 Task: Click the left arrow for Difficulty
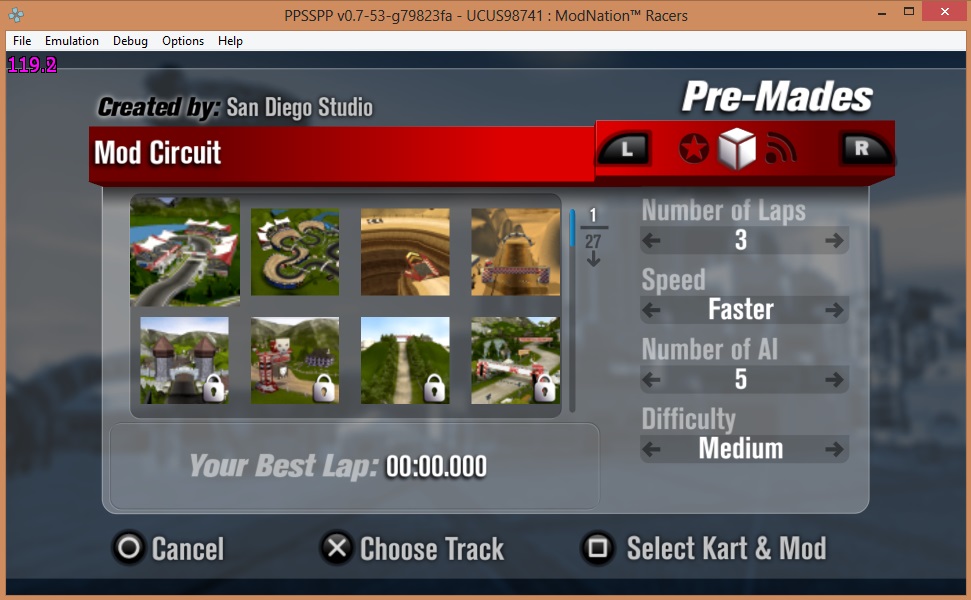pyautogui.click(x=652, y=450)
